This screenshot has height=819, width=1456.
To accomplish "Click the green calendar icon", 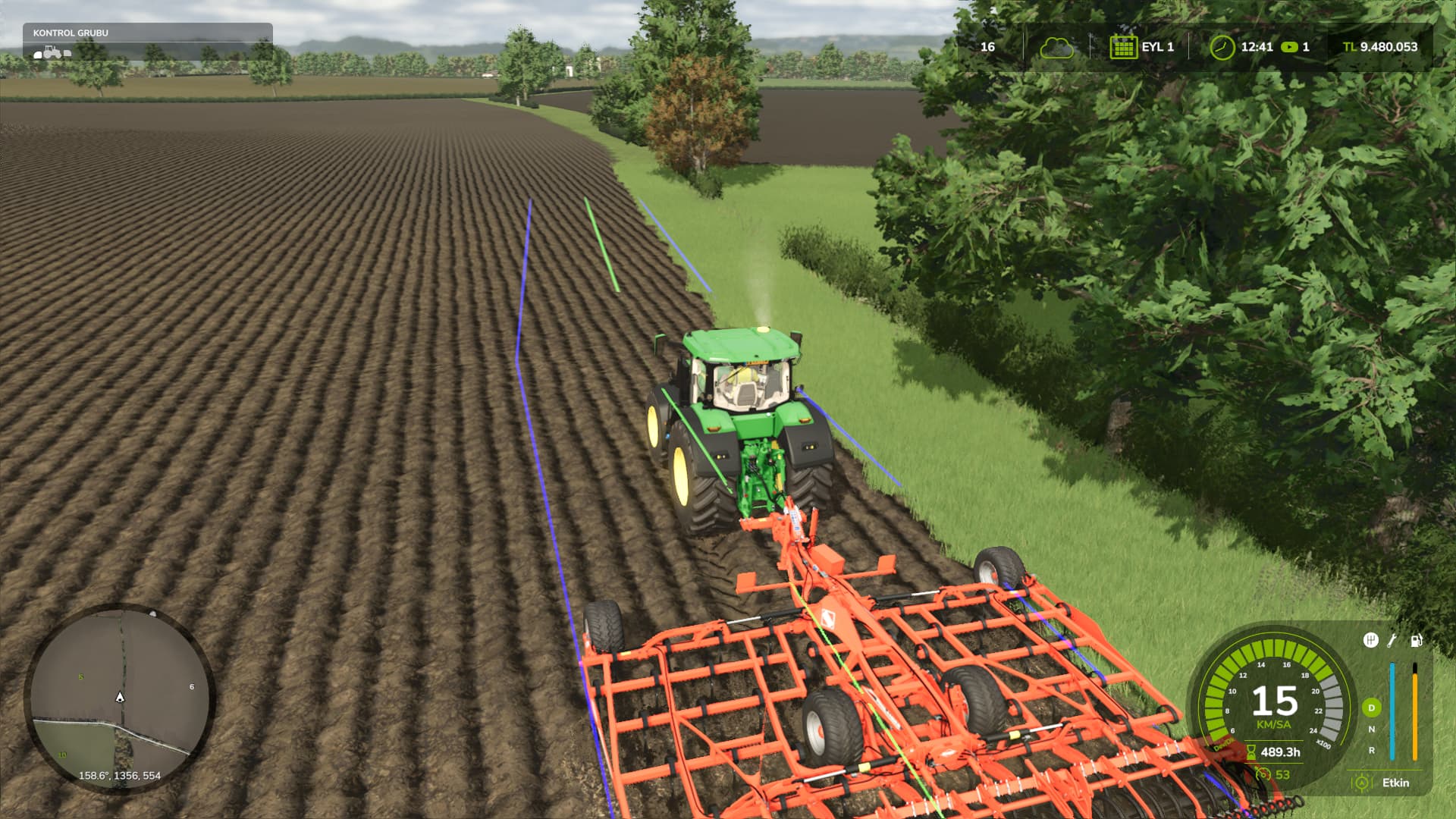I will 1122,47.
